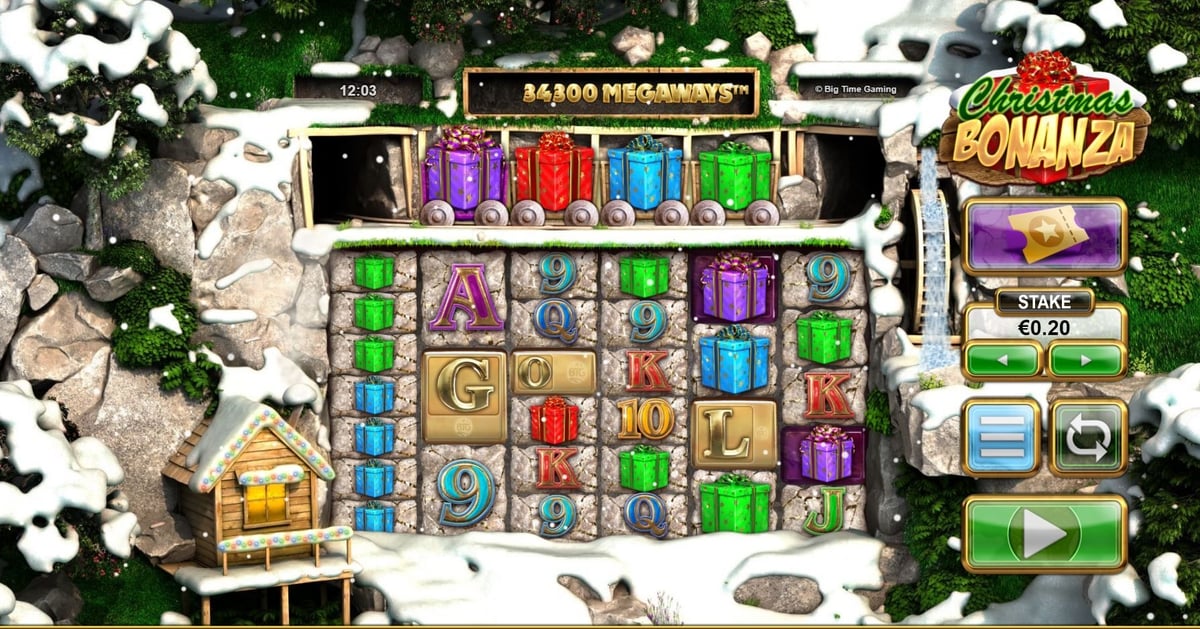1200x629 pixels.
Task: Decrease the stake with the left arrow
Action: point(1002,360)
